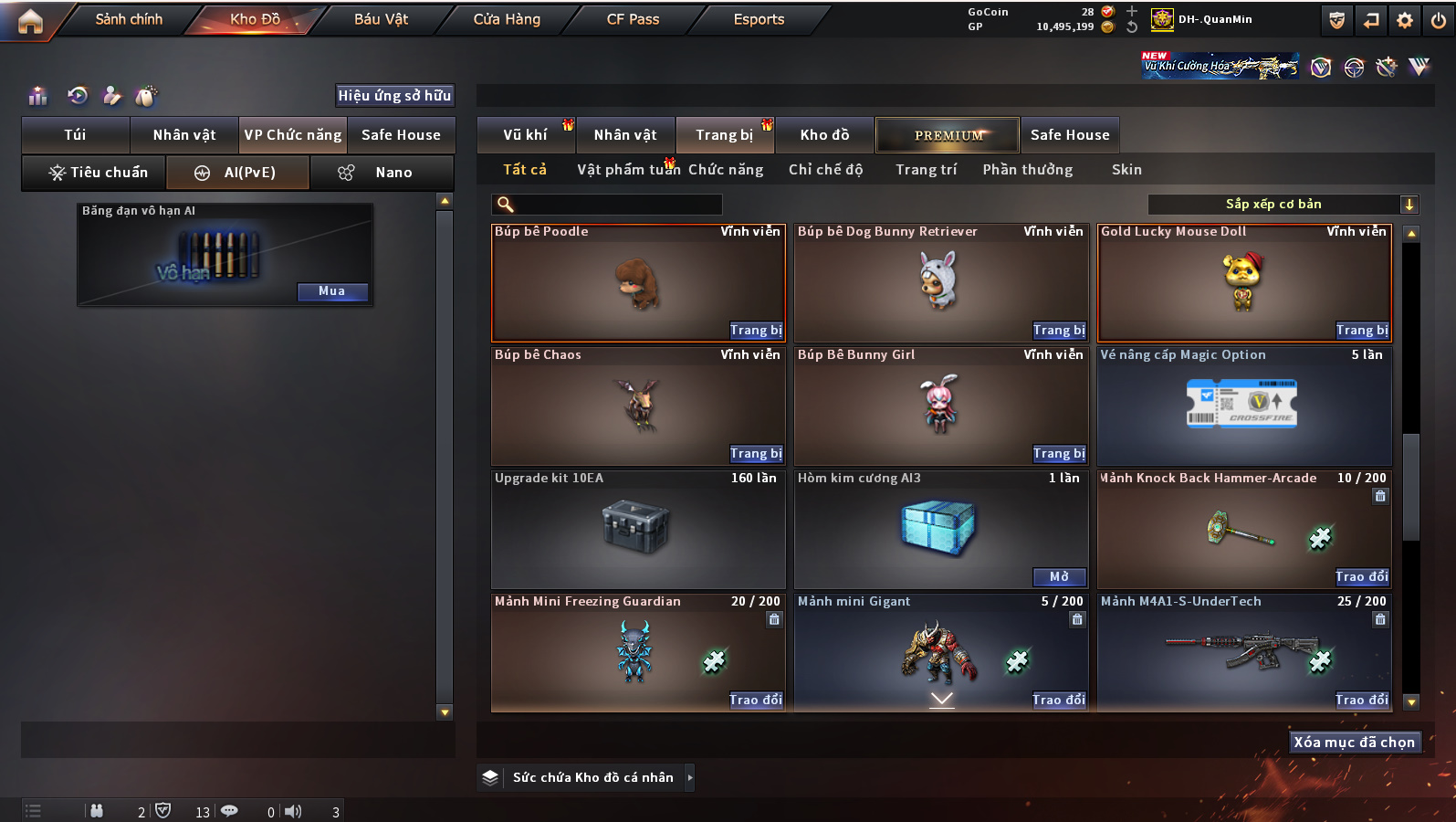Screen dimensions: 1456x822
Task: Choose the Chế độ filter
Action: click(825, 170)
